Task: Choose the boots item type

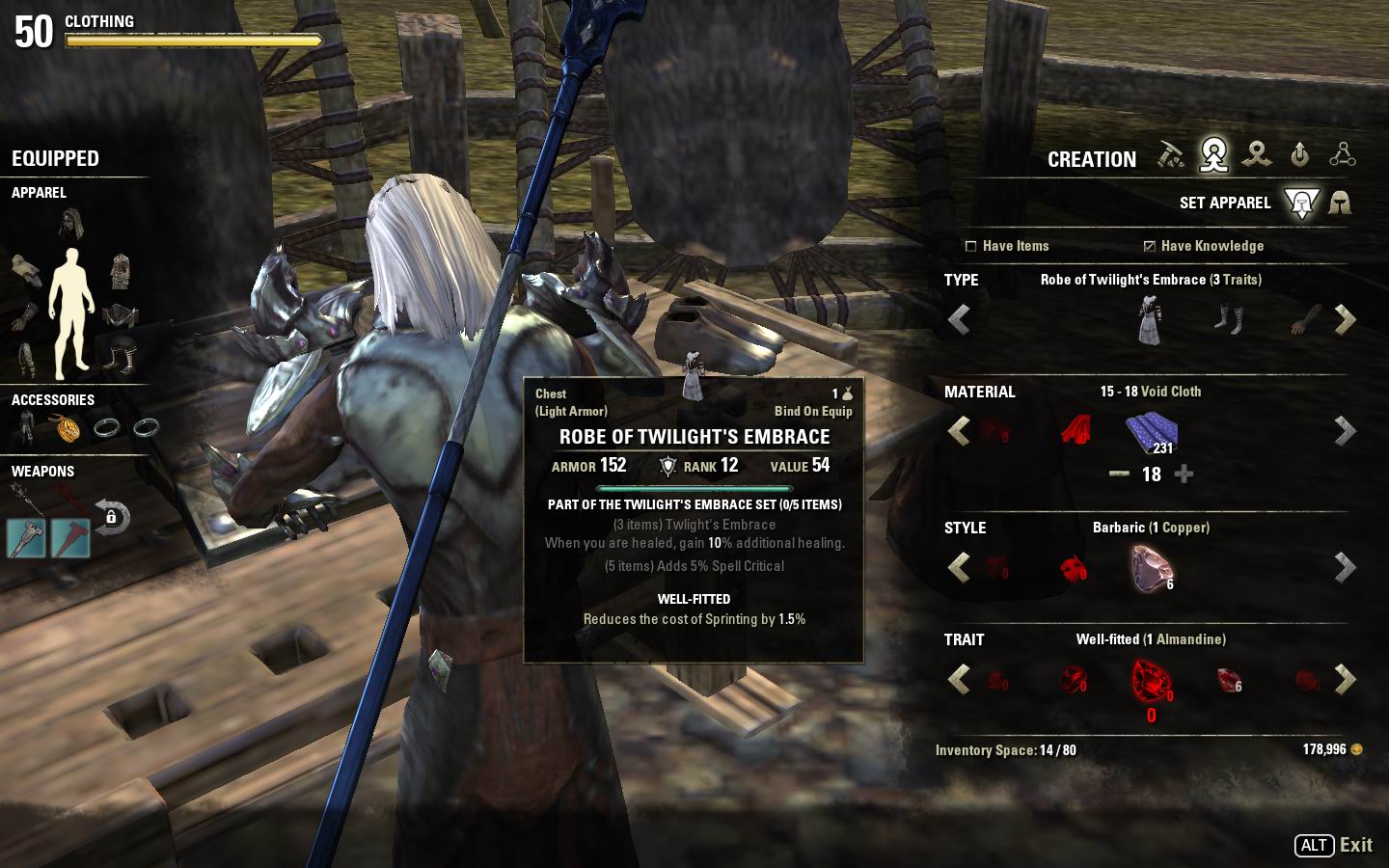Action: [1228, 319]
